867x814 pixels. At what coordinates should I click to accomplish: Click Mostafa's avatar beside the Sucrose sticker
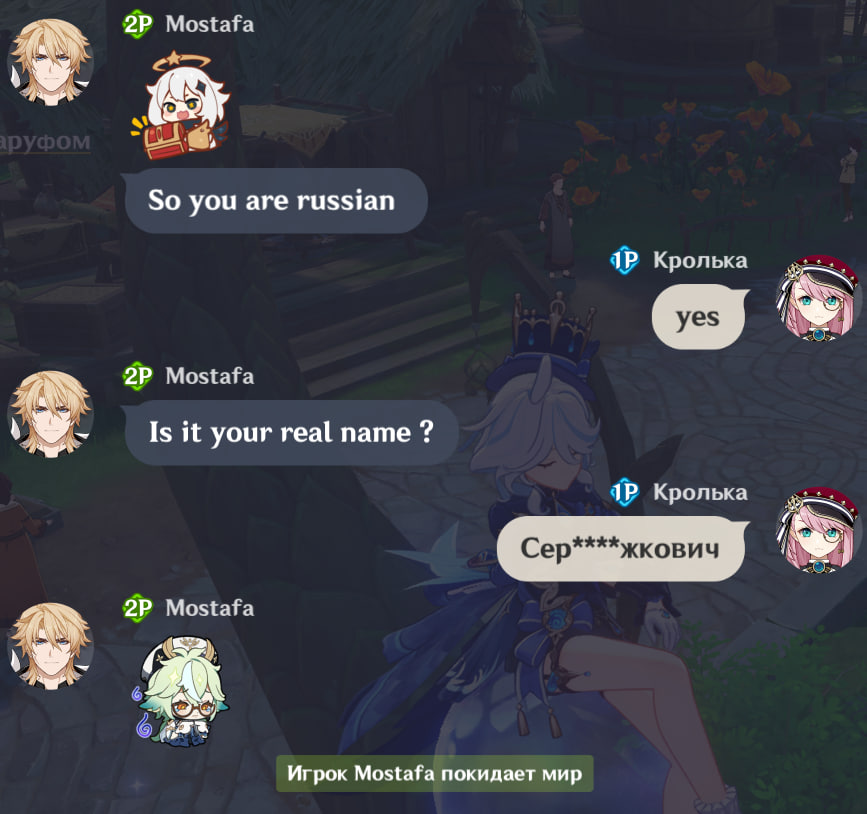pos(50,646)
